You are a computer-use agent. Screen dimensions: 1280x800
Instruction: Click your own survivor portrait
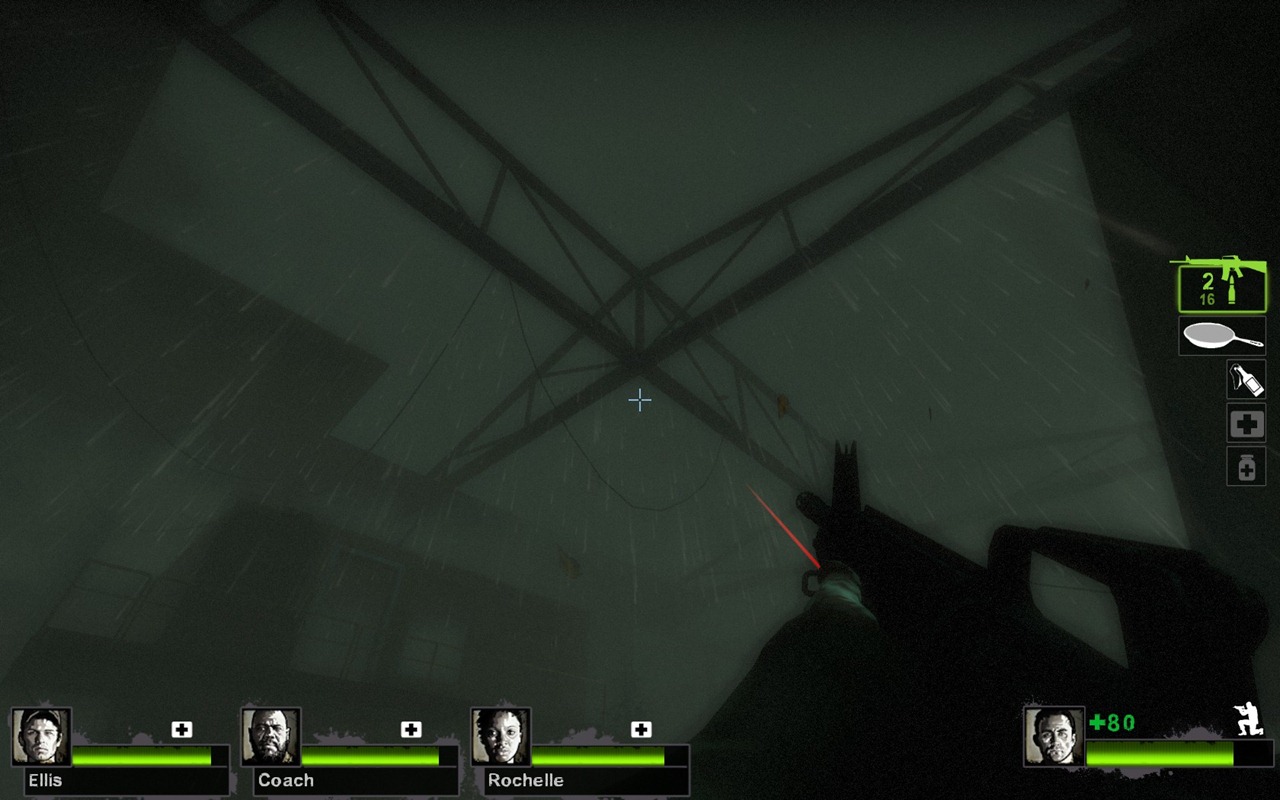point(1054,737)
